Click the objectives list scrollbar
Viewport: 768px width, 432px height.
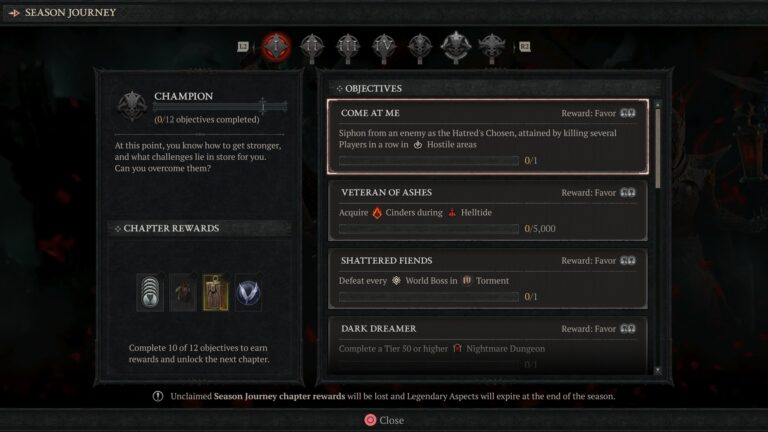click(657, 145)
